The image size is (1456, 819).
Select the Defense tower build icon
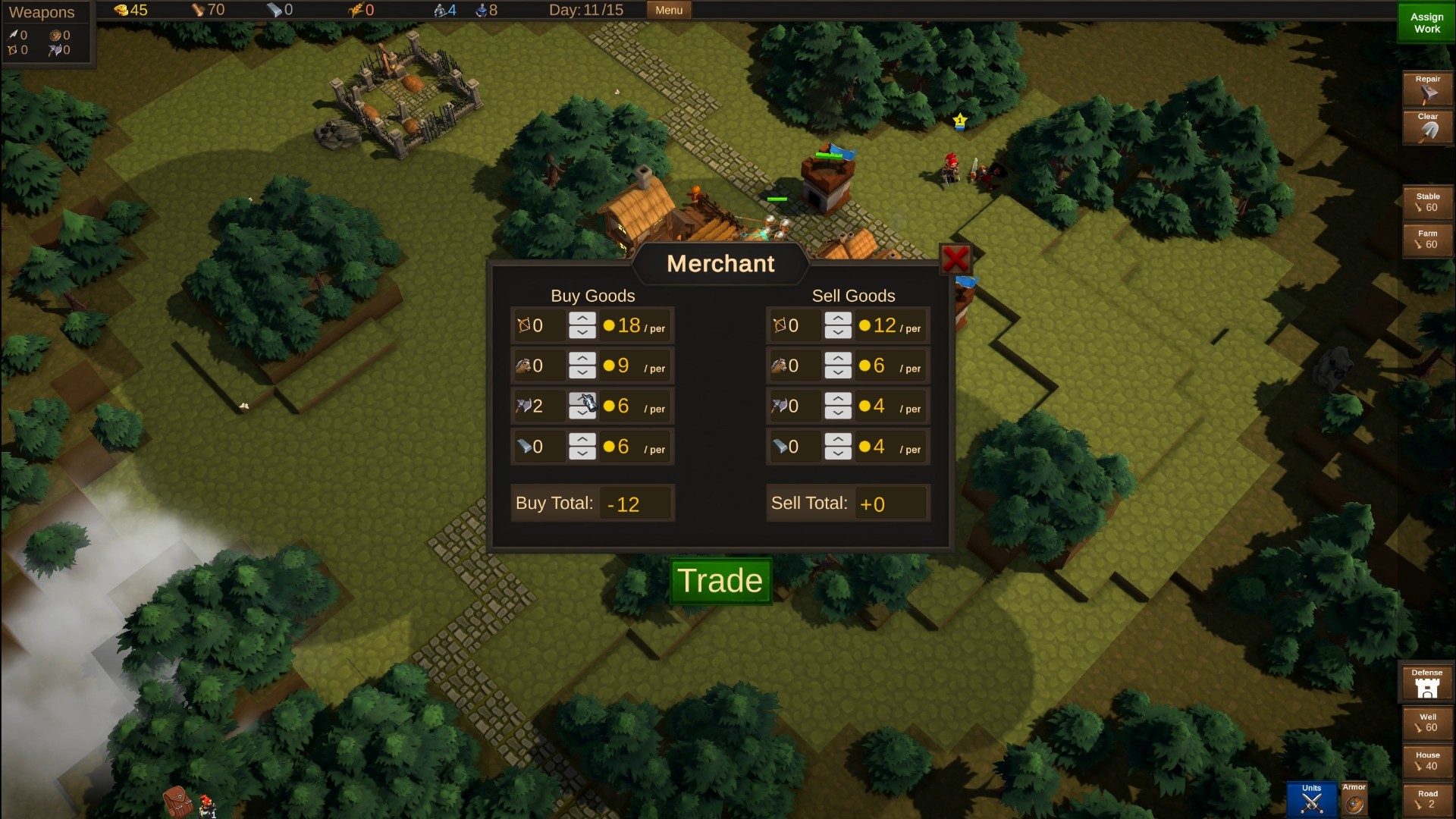tap(1426, 683)
